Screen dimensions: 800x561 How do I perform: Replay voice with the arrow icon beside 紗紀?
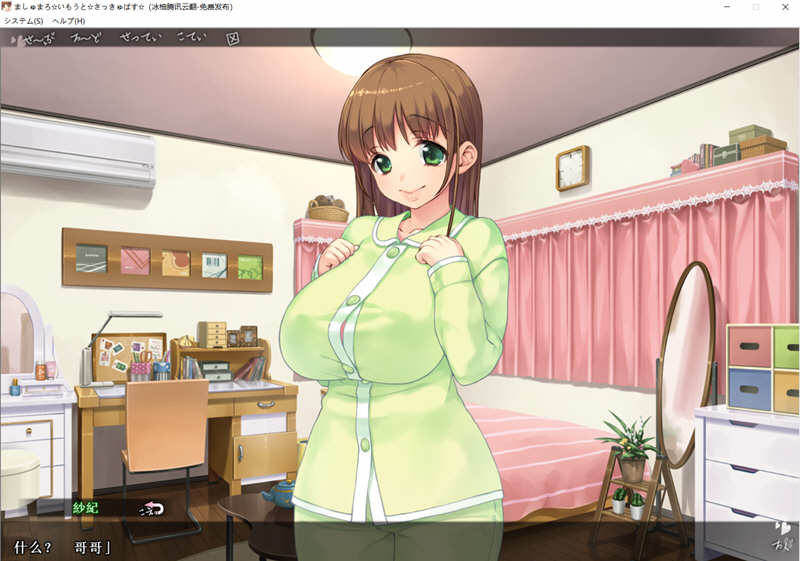(x=151, y=508)
